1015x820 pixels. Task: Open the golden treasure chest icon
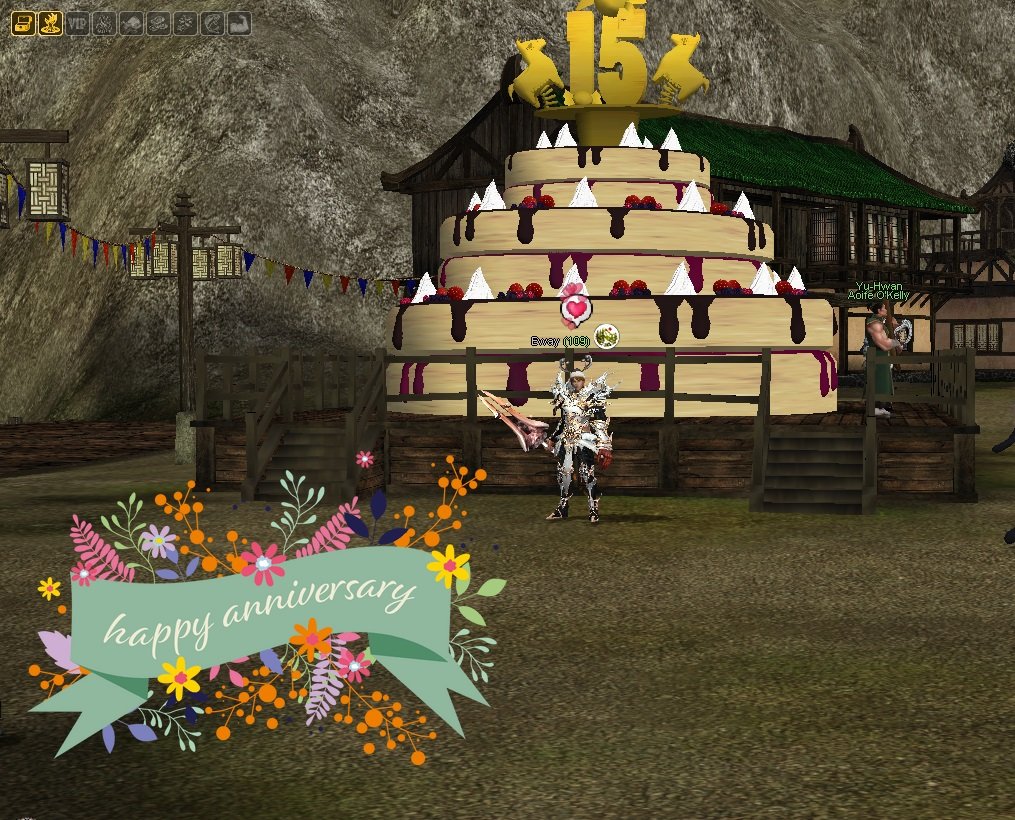tap(23, 23)
